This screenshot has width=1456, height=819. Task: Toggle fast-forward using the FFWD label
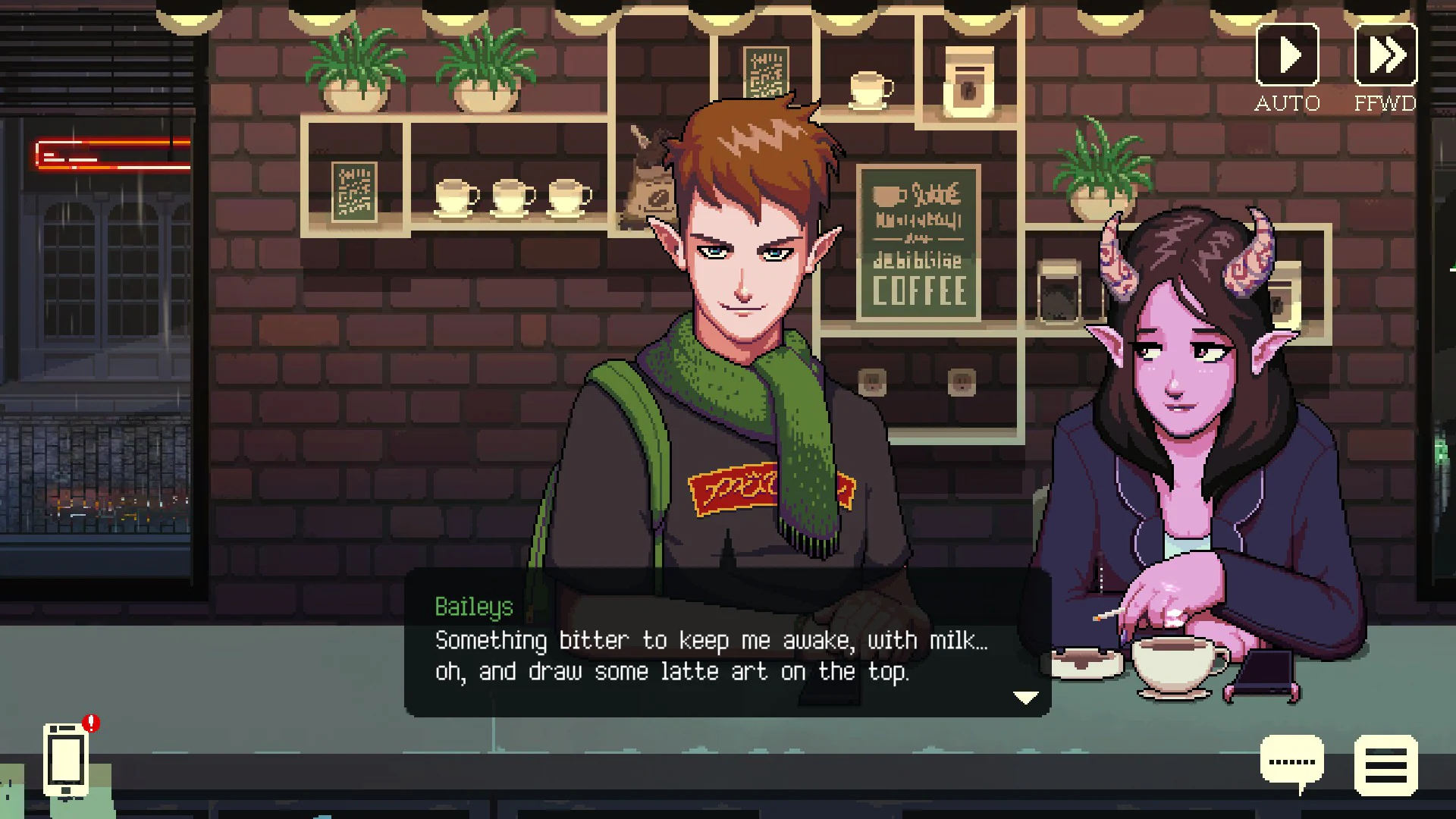(1388, 103)
